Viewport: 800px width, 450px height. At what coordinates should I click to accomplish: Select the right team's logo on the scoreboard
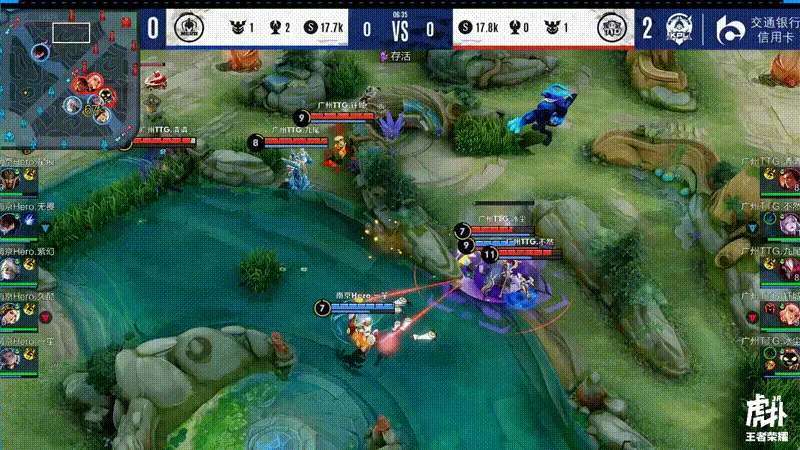(x=611, y=29)
